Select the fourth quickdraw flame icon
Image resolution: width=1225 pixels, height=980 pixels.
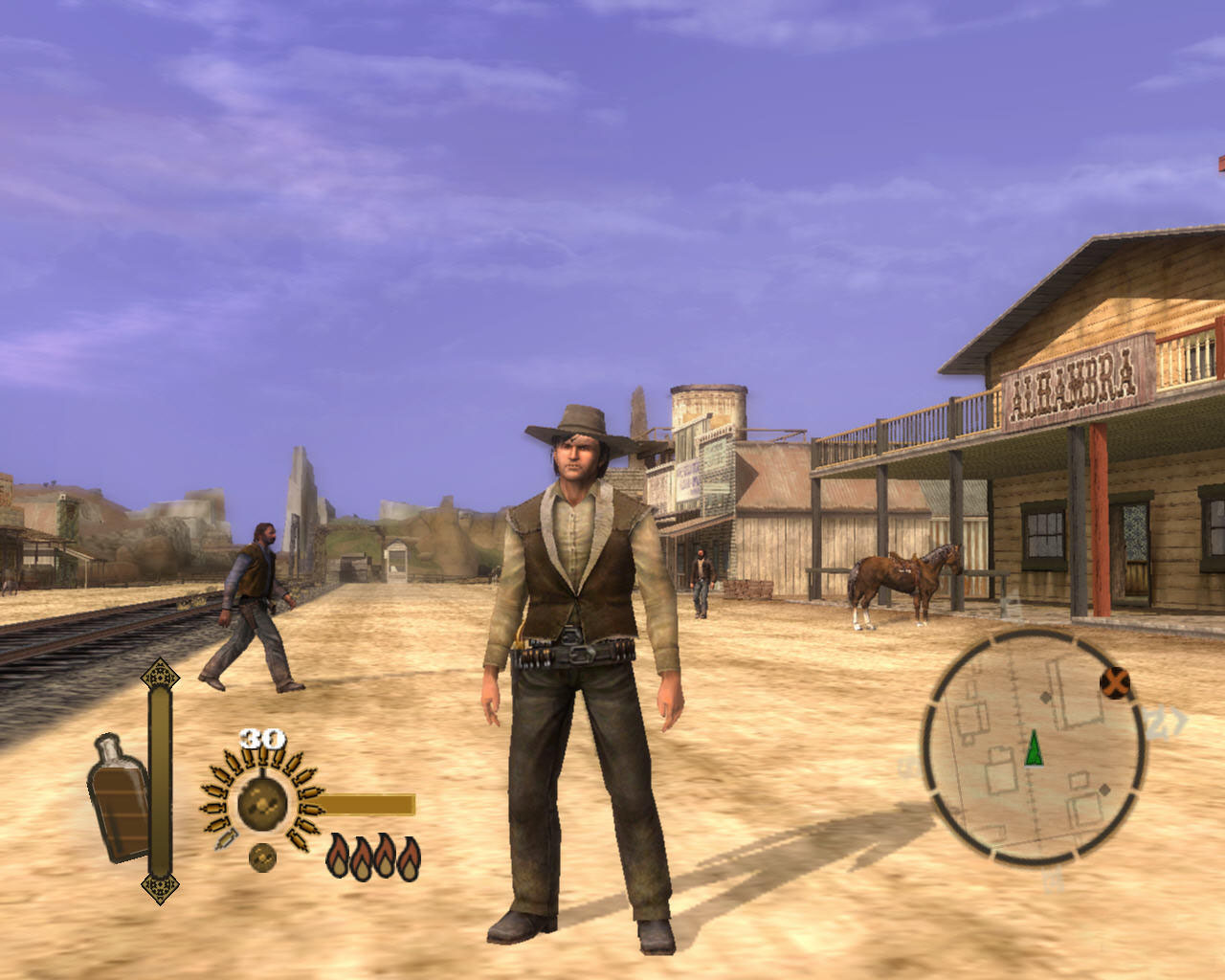(x=408, y=856)
